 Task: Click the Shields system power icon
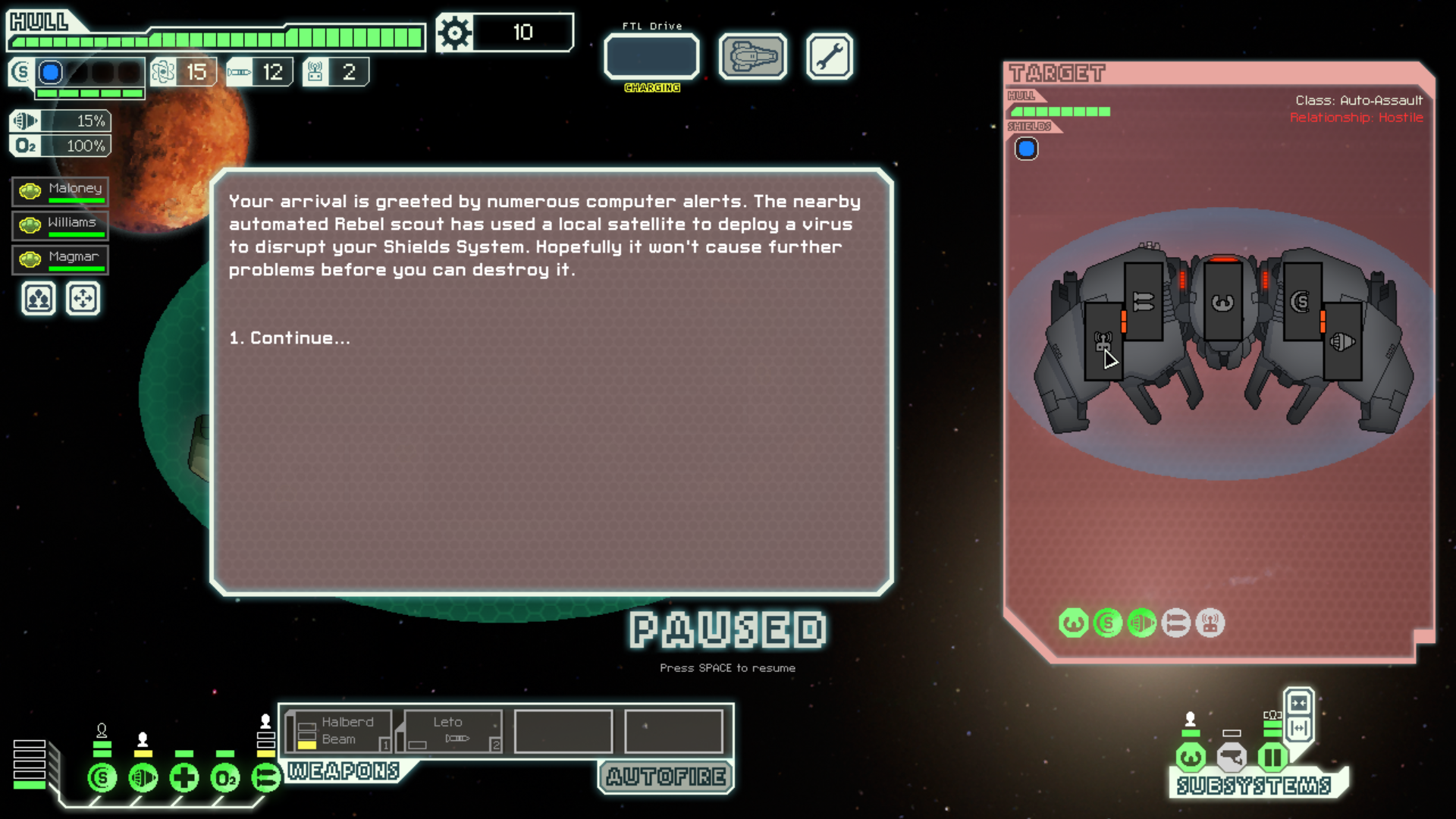click(x=102, y=778)
